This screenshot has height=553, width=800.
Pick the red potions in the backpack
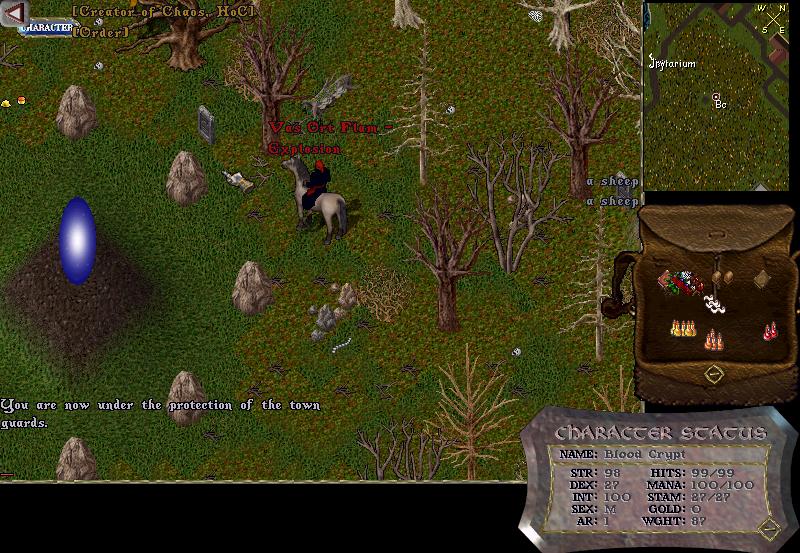click(771, 330)
